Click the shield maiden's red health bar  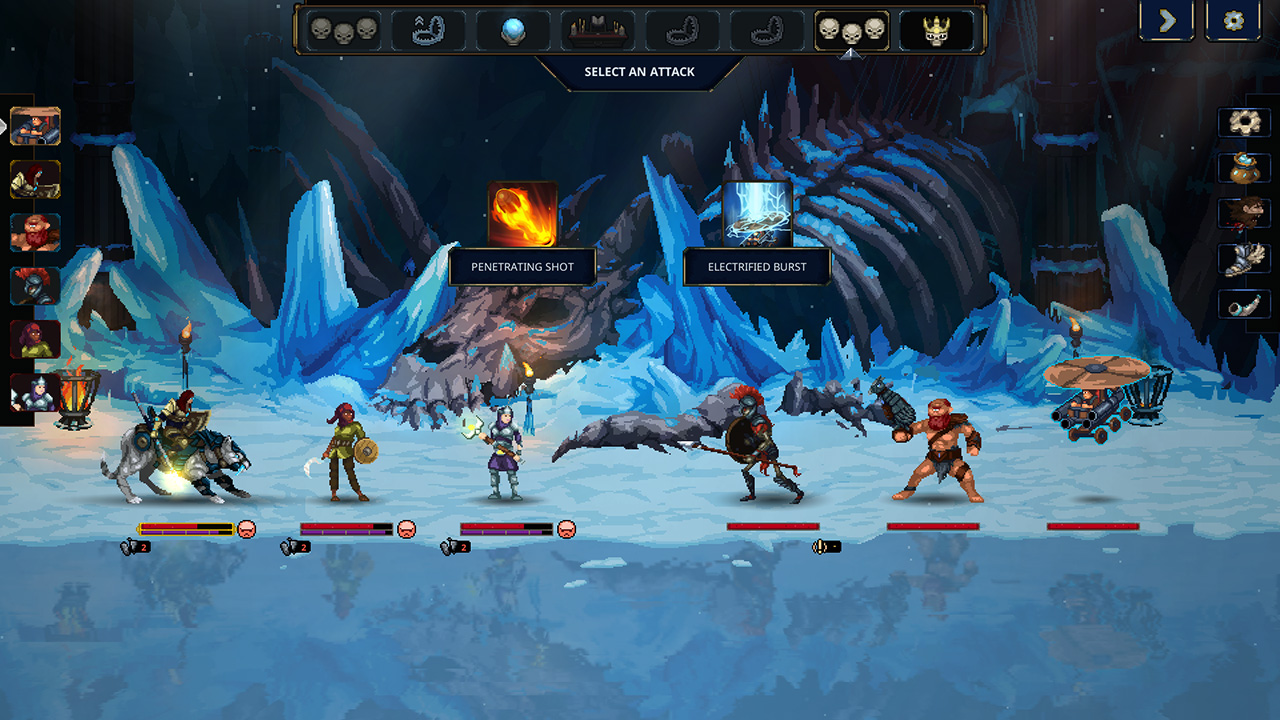(345, 524)
